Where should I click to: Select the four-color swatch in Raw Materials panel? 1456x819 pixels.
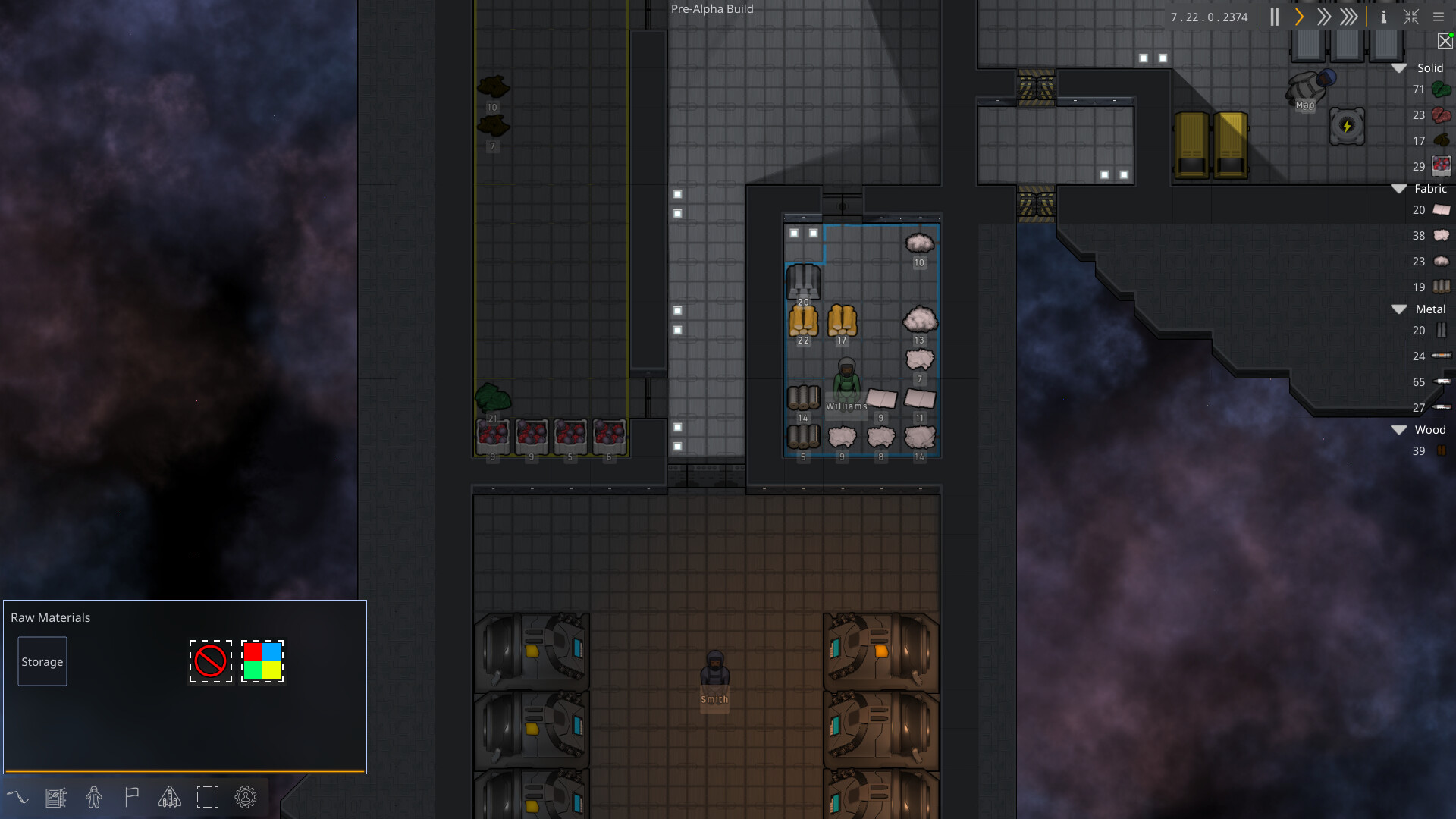click(x=262, y=661)
